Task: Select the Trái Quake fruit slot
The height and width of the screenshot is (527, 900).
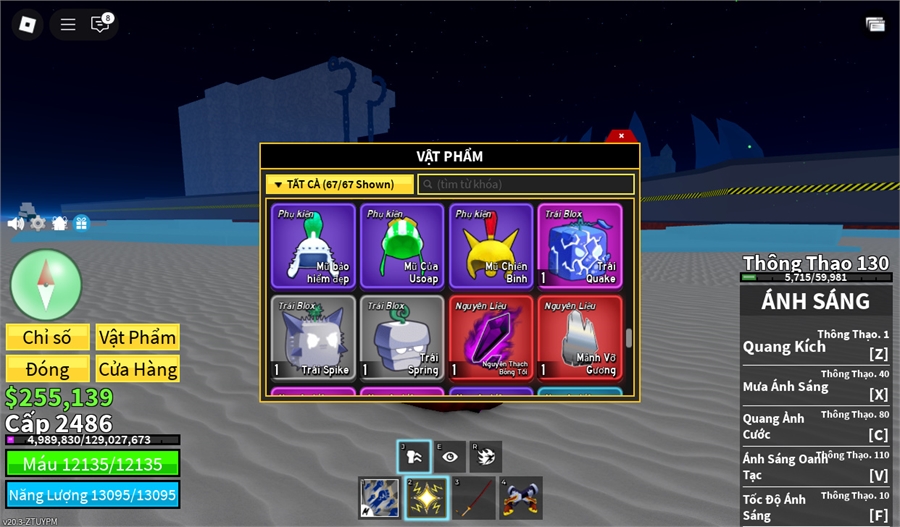Action: pyautogui.click(x=579, y=246)
